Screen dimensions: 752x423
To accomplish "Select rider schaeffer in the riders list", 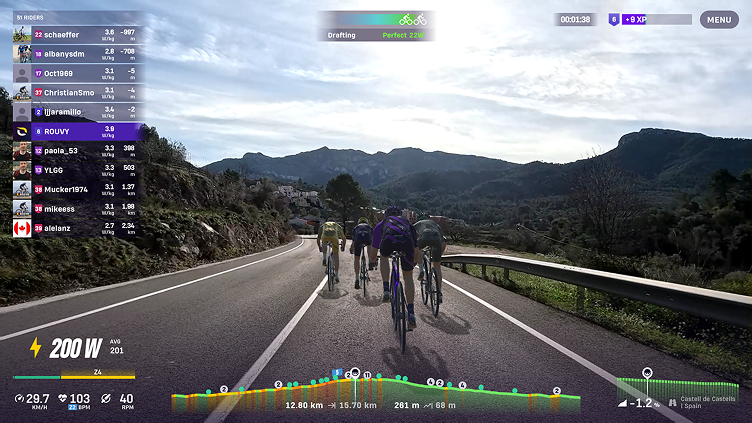I will (x=76, y=34).
